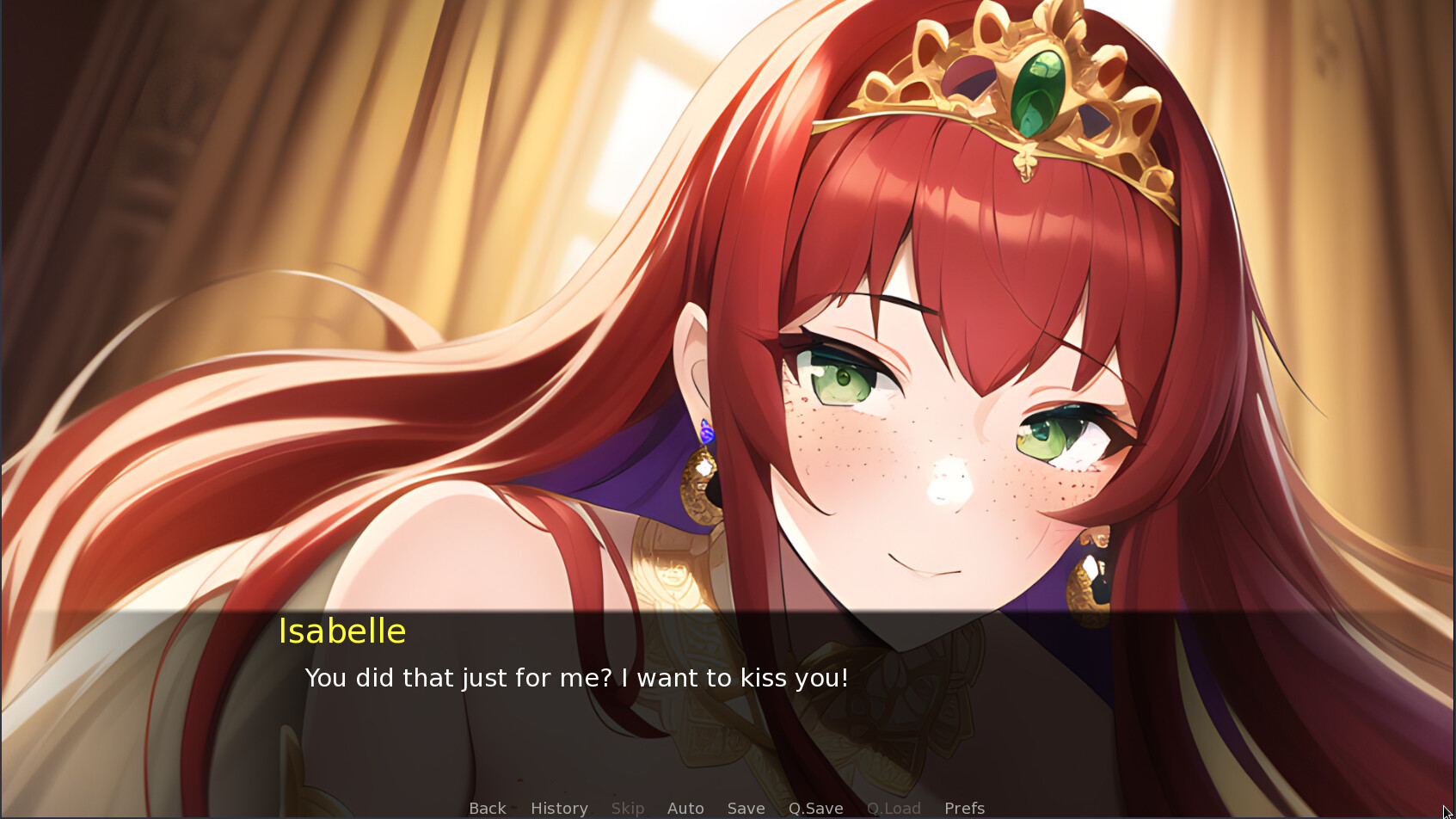1456x819 pixels.
Task: Quick-load your last save with Q.Load
Action: point(894,807)
